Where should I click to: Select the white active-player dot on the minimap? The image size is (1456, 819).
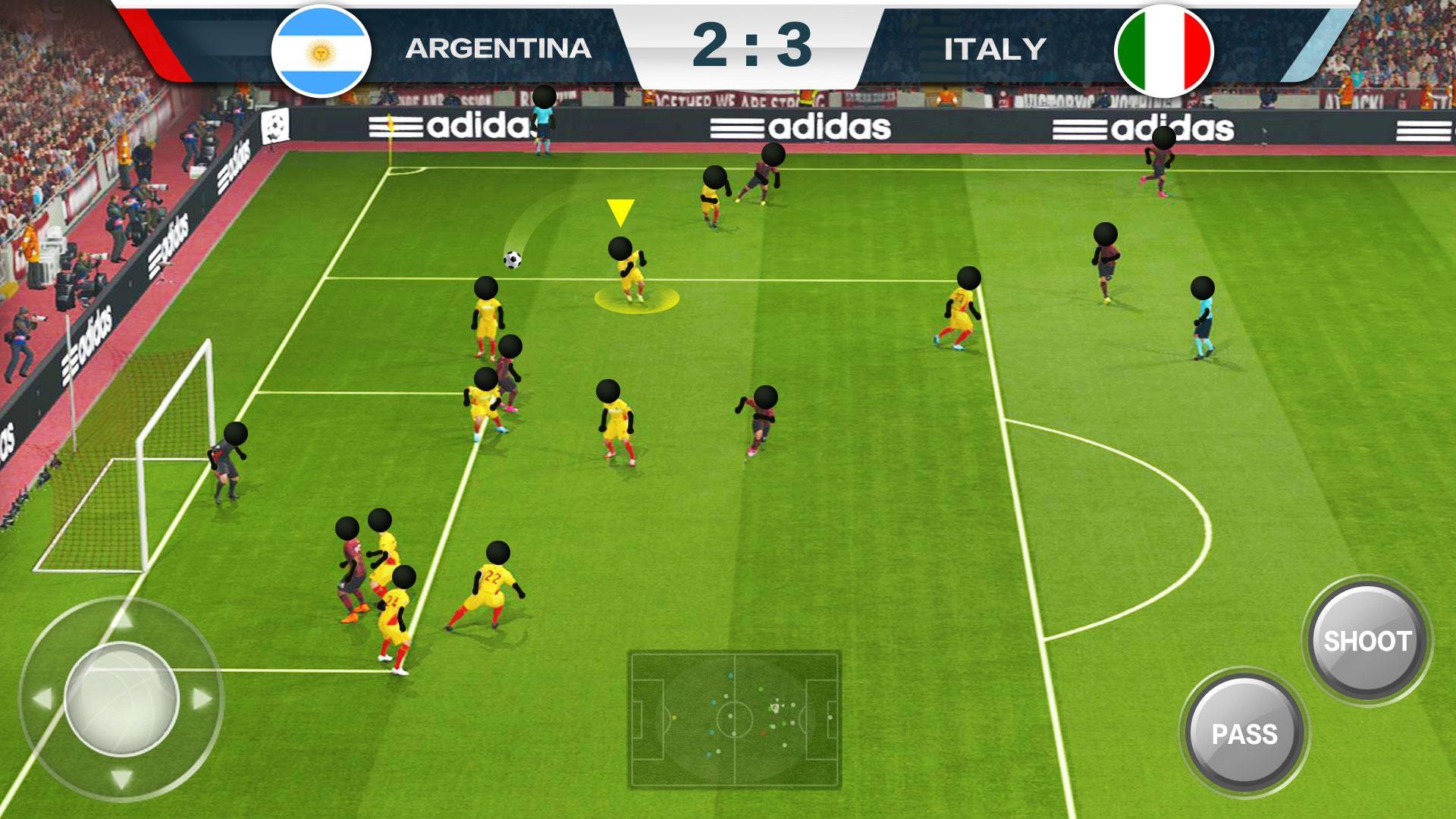pyautogui.click(x=775, y=708)
